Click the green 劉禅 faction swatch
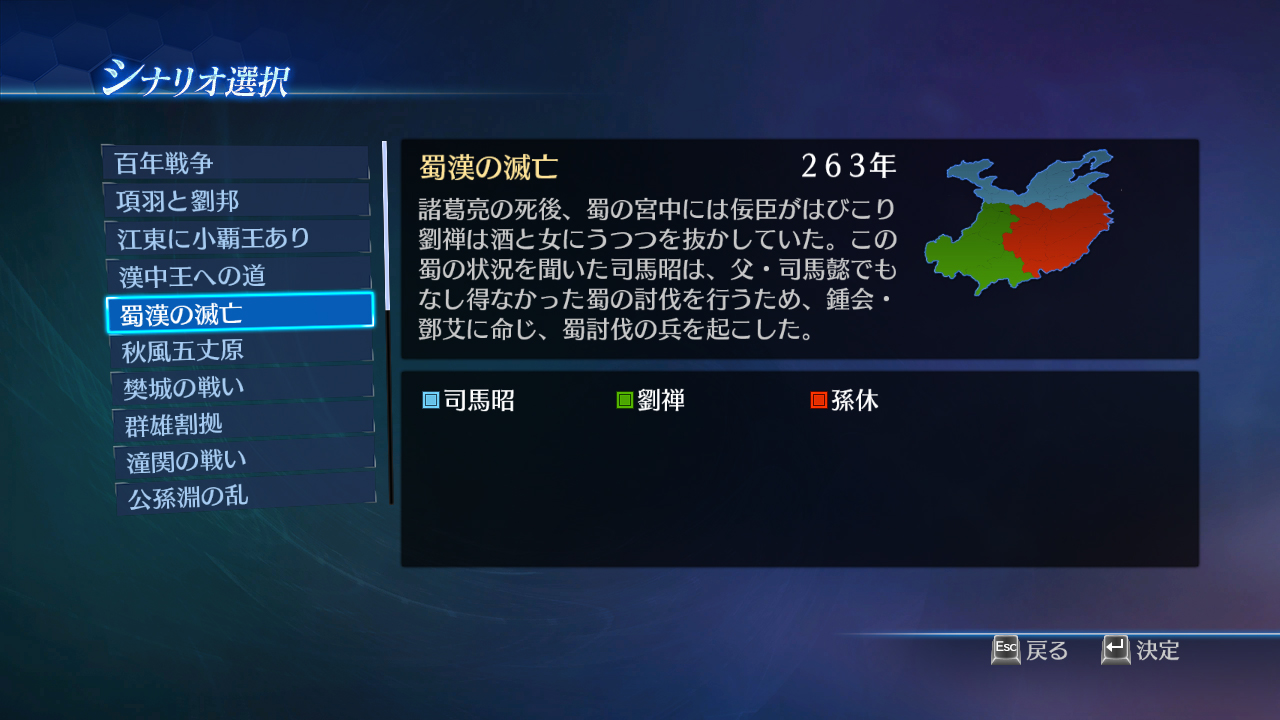 [x=623, y=399]
